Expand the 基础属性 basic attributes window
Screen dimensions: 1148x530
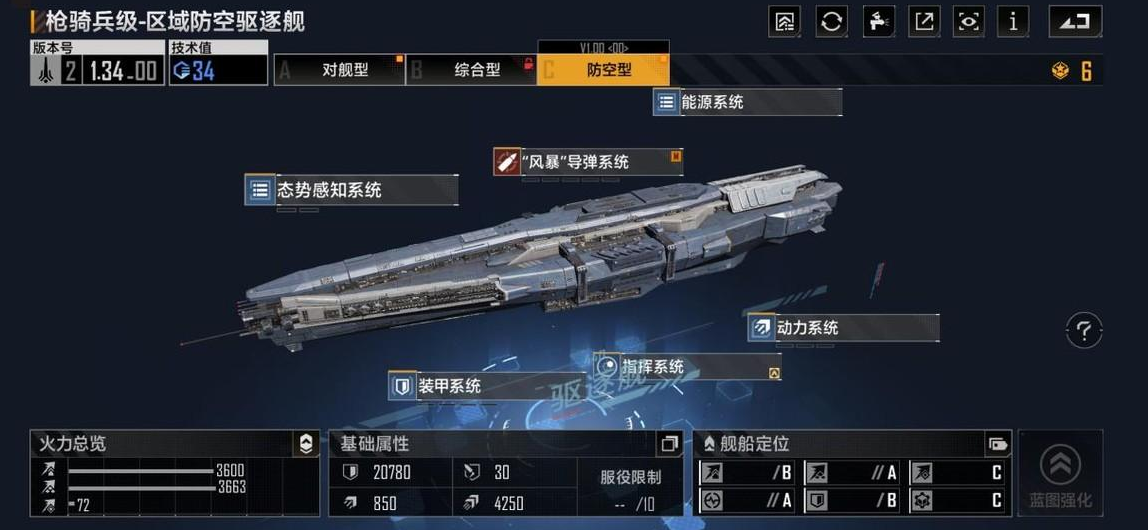[669, 444]
